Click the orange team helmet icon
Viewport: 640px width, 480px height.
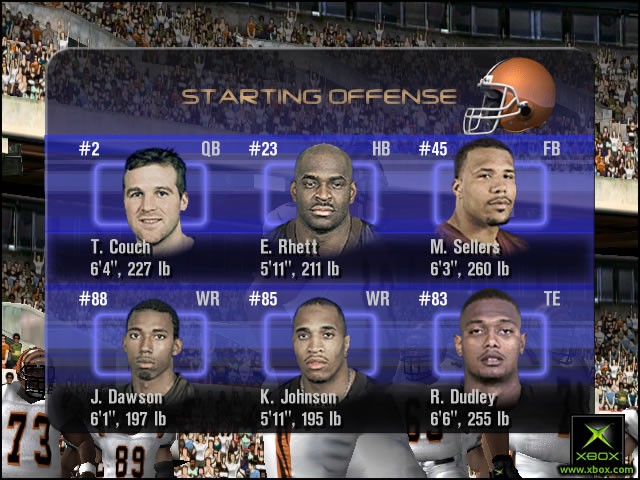tap(513, 95)
